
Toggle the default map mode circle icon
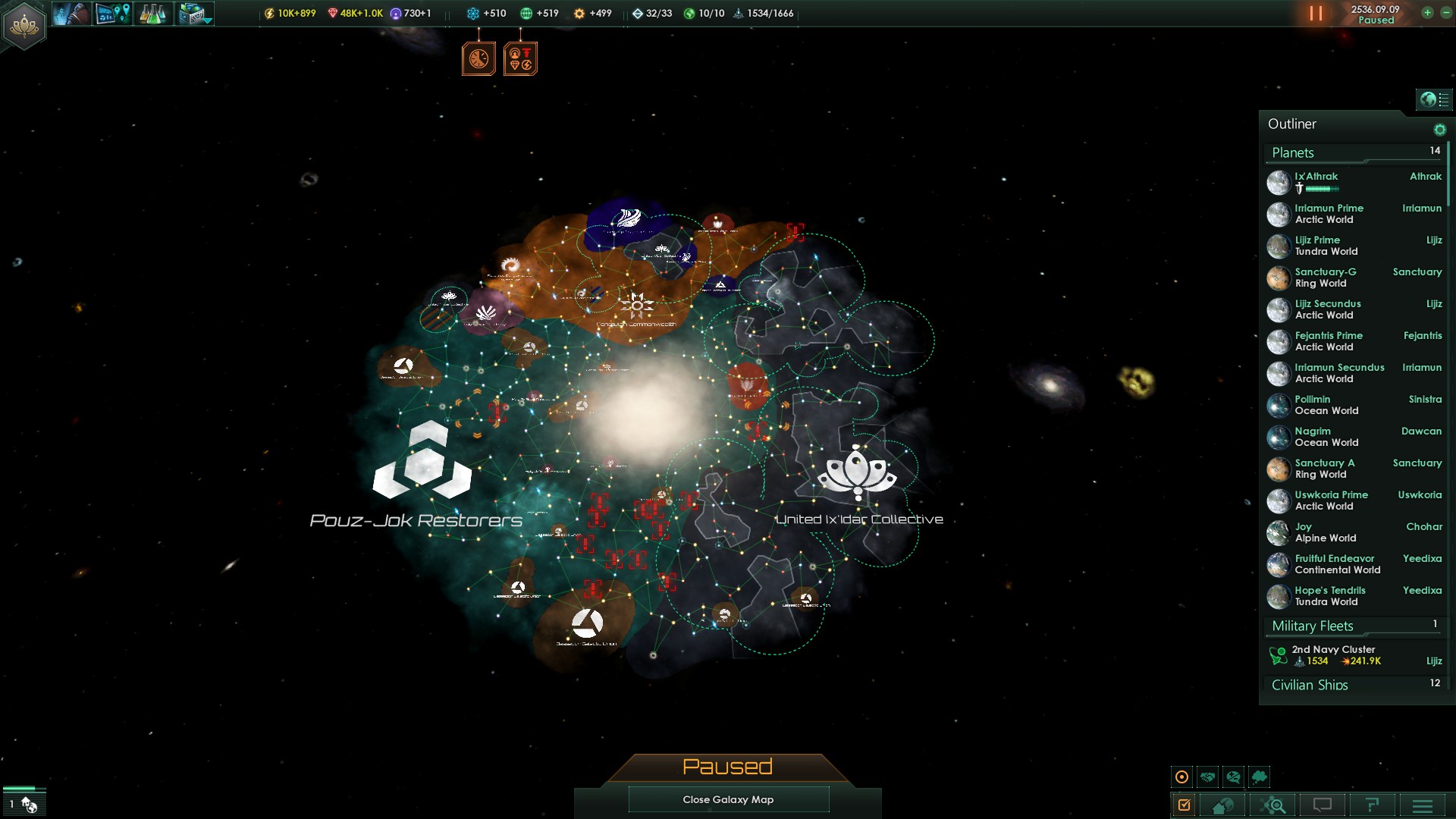pyautogui.click(x=1182, y=777)
